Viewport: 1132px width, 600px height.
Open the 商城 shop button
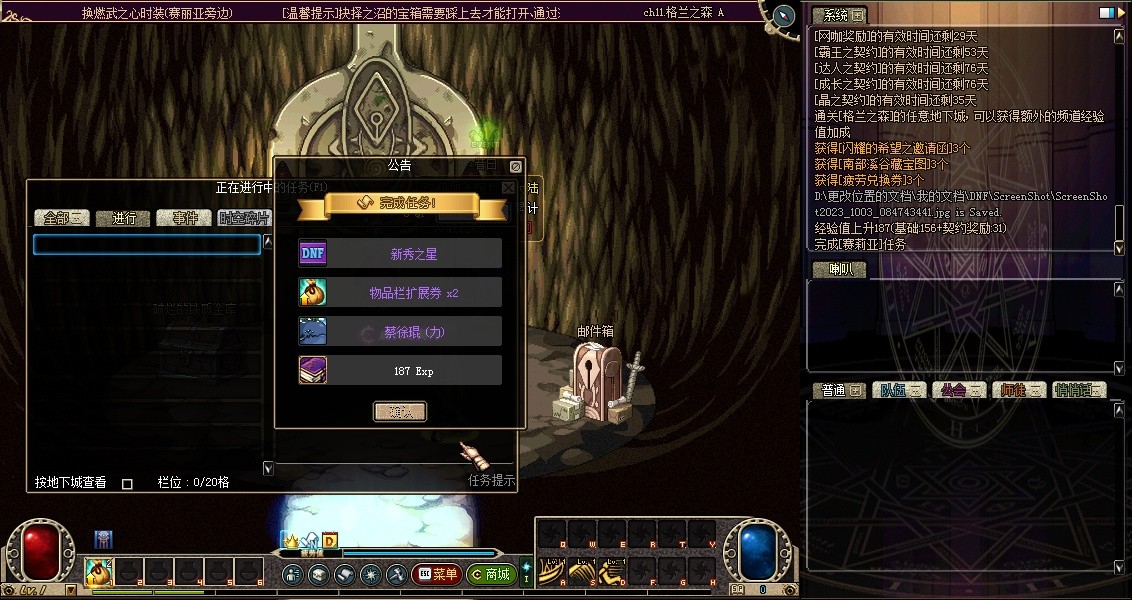tap(490, 574)
